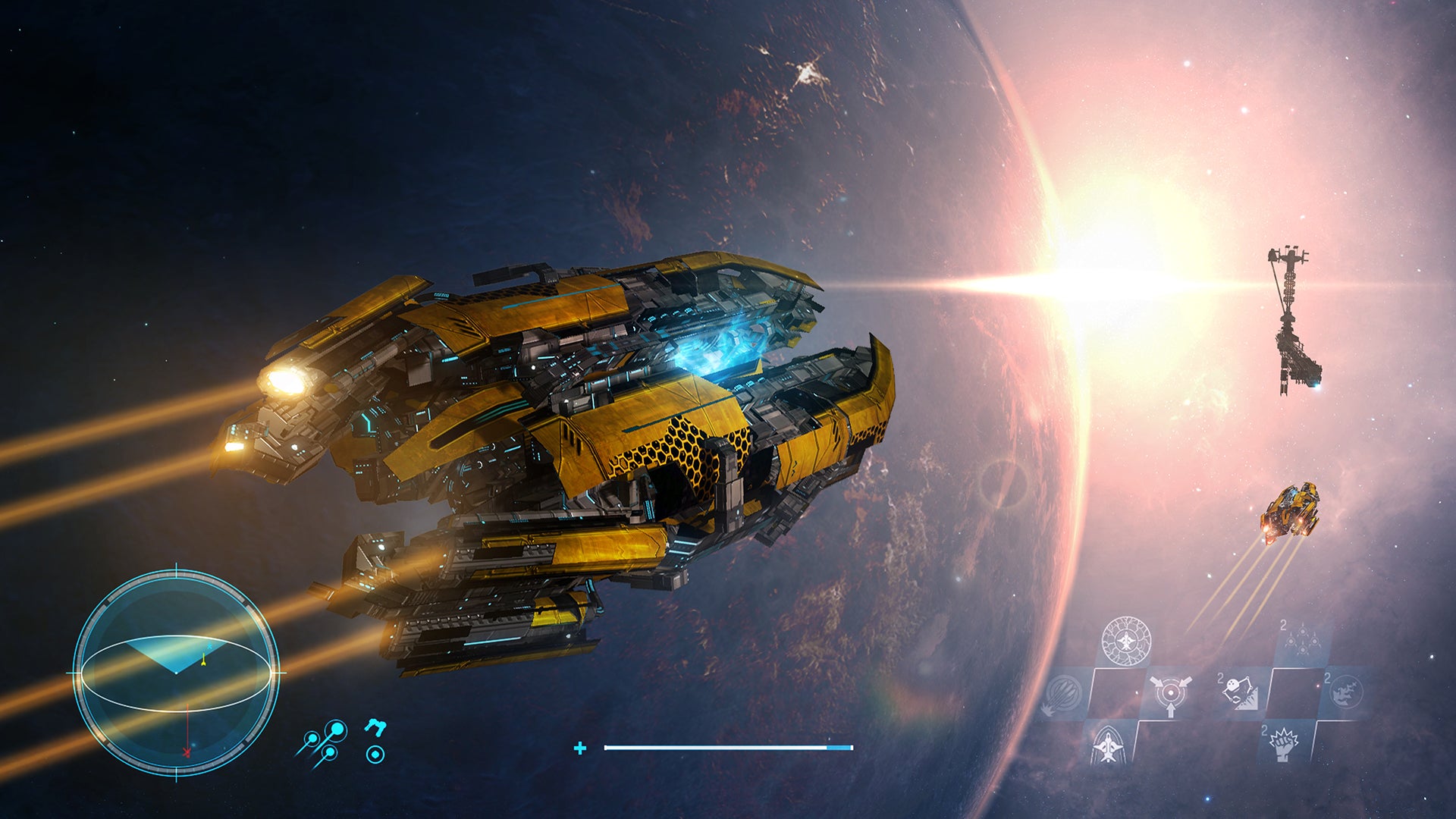Click the yellow asterisk contact marker on the radar
1456x819 pixels.
(204, 658)
